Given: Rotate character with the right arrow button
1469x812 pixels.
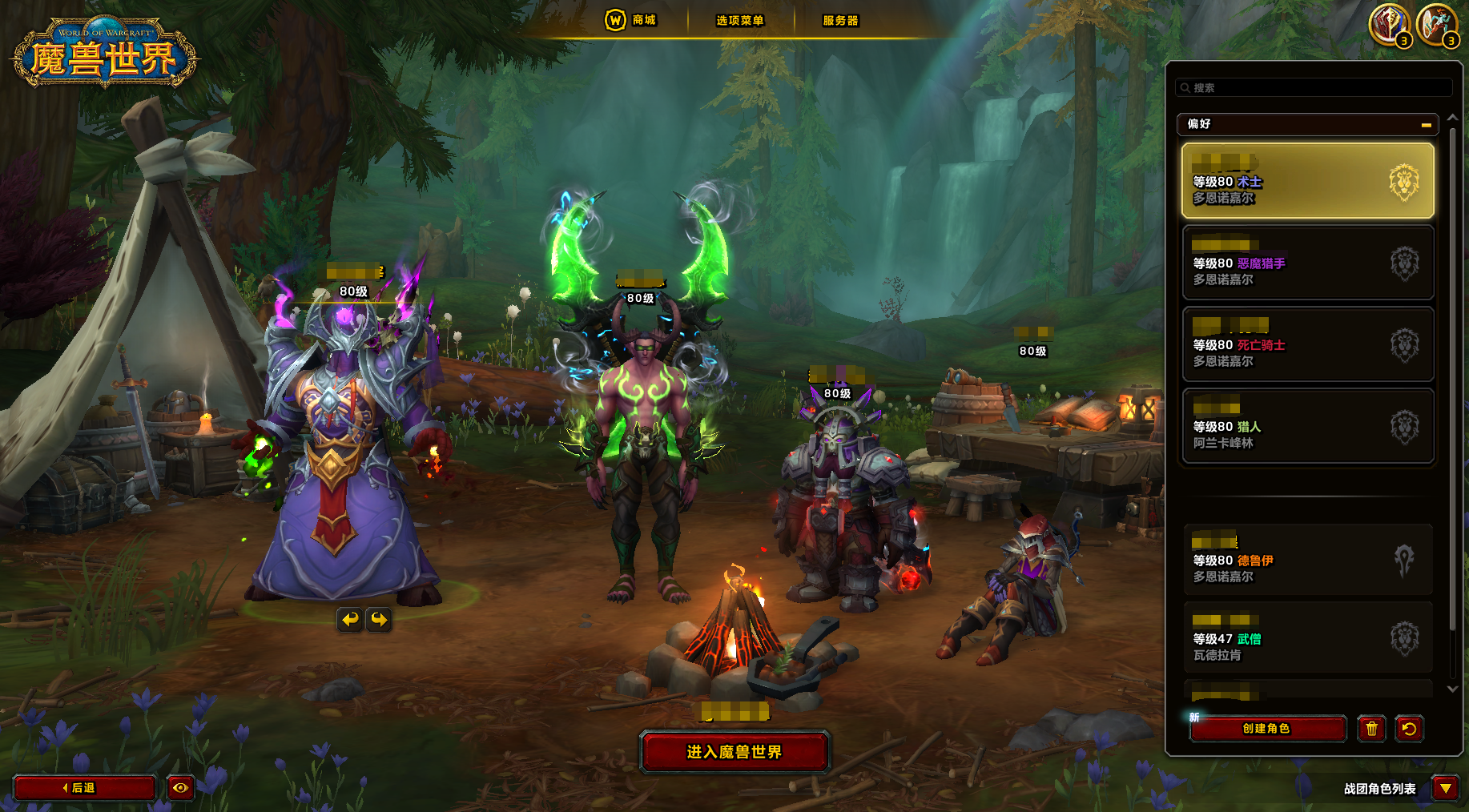Looking at the screenshot, I should click(x=379, y=619).
